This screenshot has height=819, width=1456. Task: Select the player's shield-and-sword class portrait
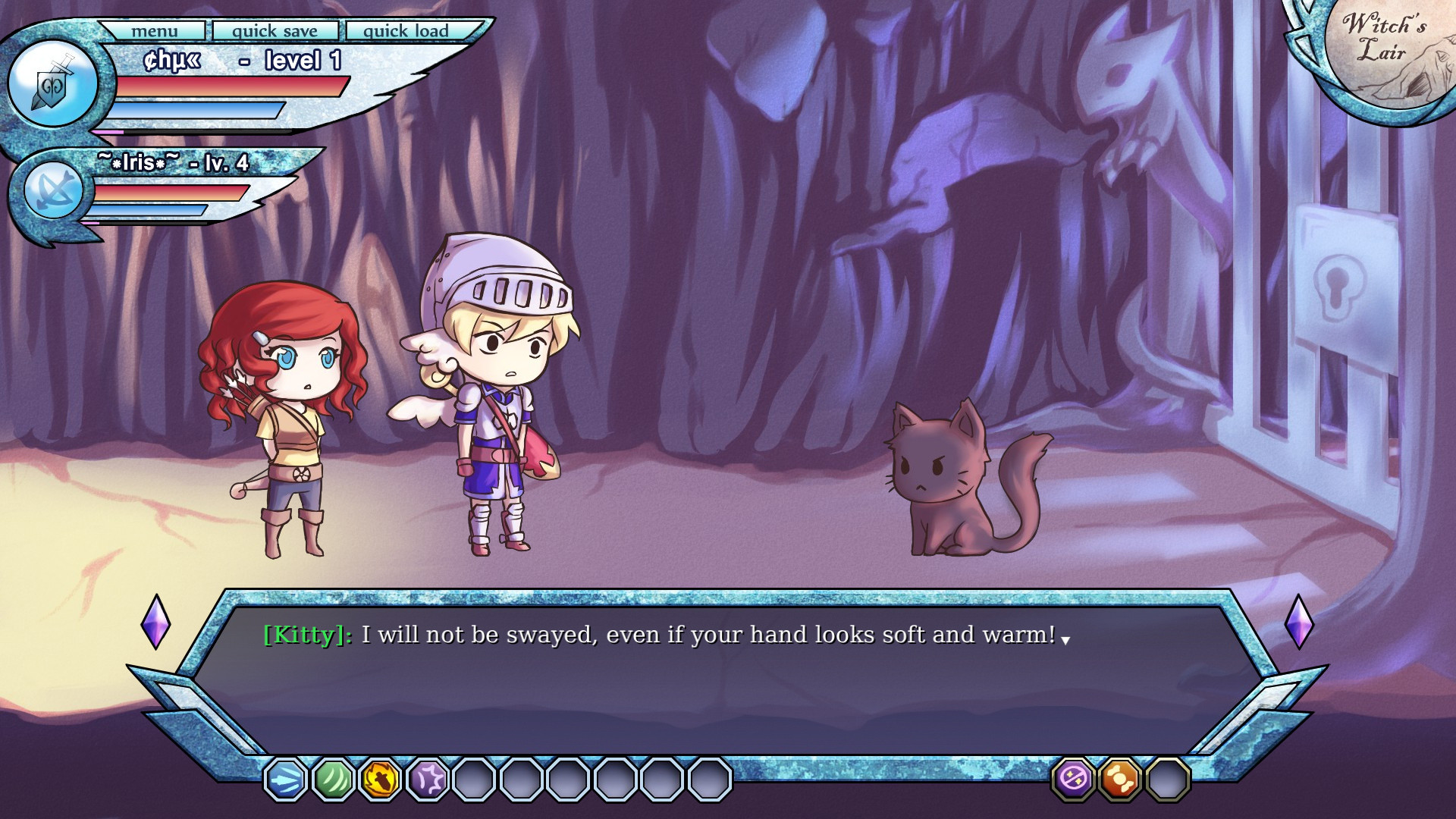[52, 84]
